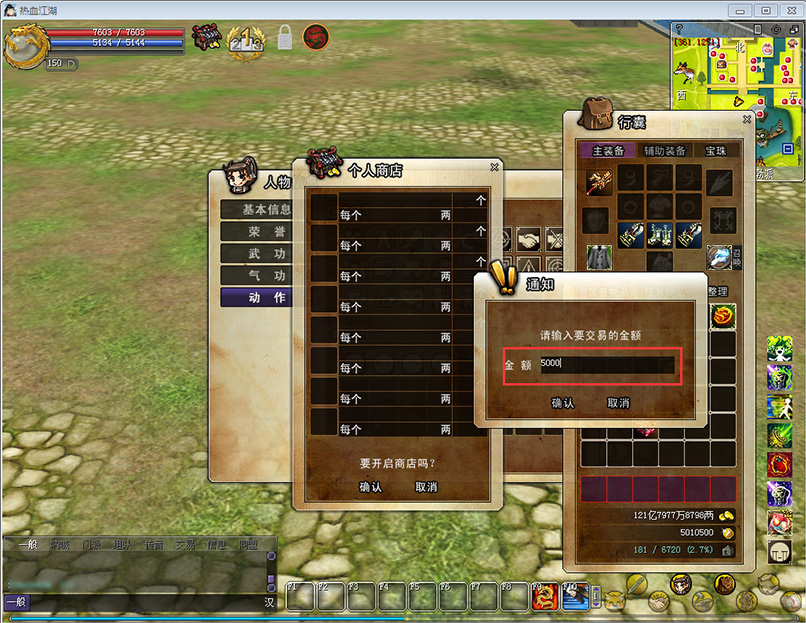
Task: Select the 一般 chat channel tab
Action: (x=27, y=545)
